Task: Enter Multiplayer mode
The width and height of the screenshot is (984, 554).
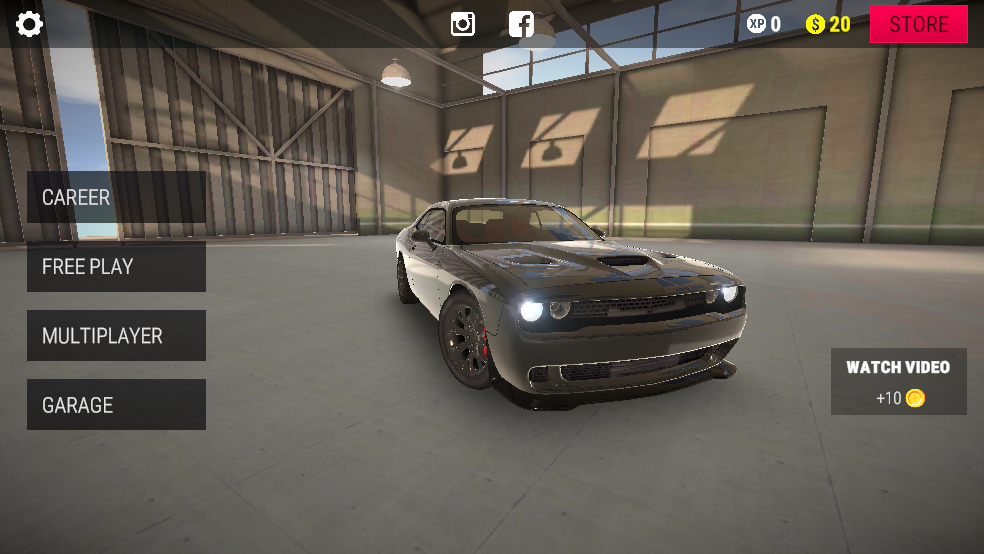Action: [x=116, y=336]
